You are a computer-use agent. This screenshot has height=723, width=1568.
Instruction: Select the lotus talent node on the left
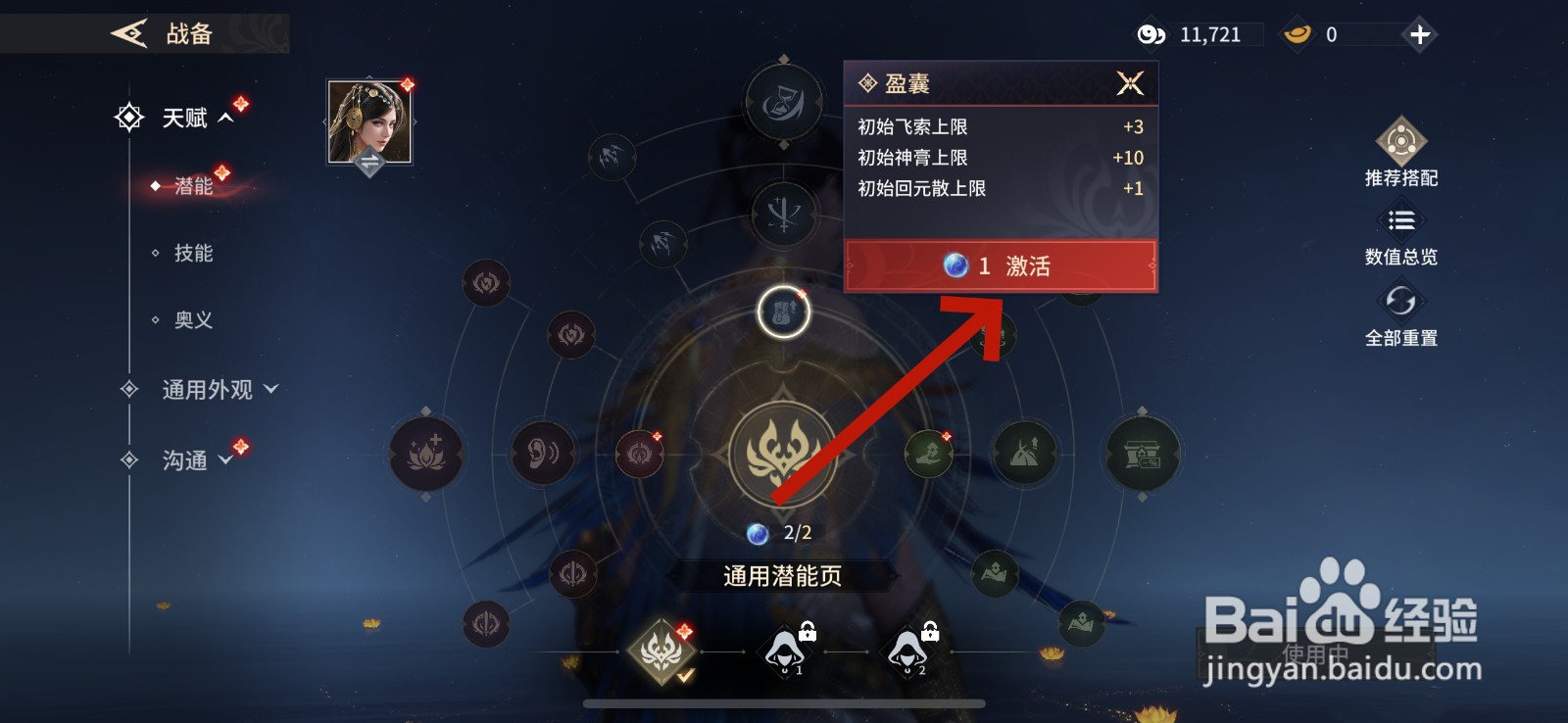pyautogui.click(x=428, y=456)
